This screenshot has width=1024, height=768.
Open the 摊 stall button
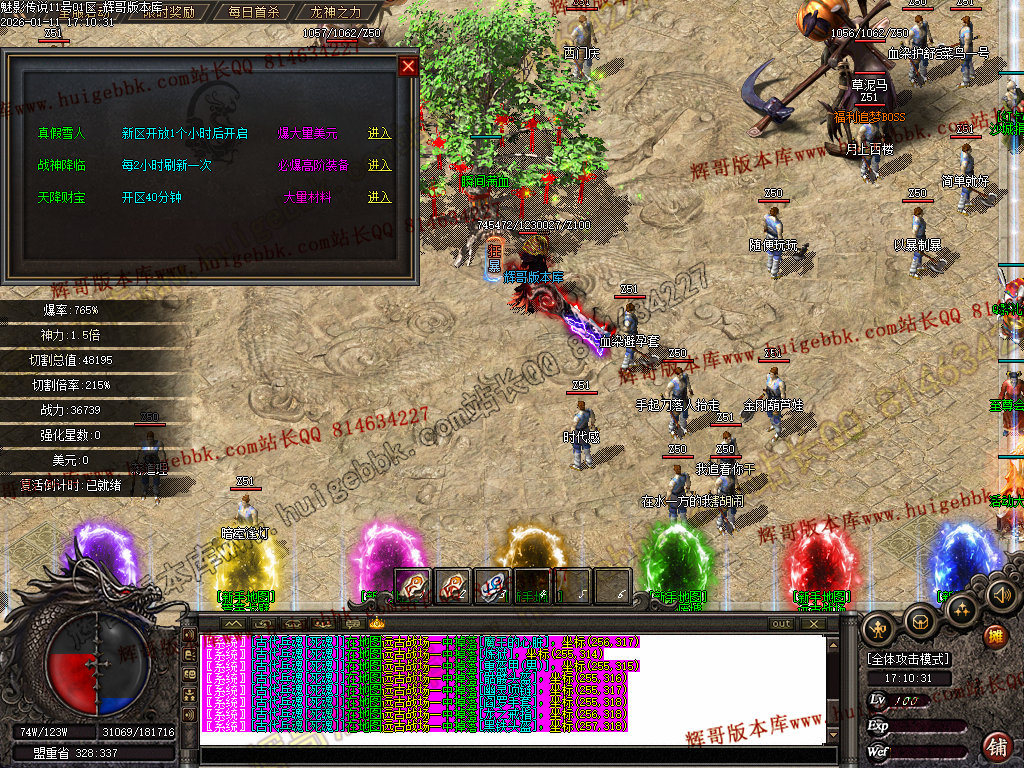tap(995, 636)
